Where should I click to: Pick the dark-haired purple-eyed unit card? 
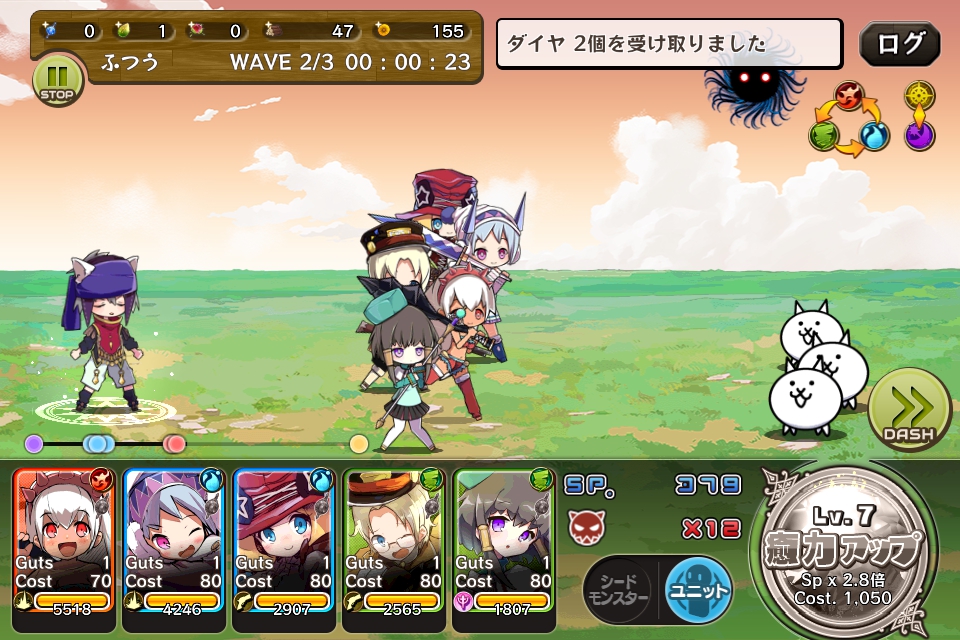[x=503, y=538]
